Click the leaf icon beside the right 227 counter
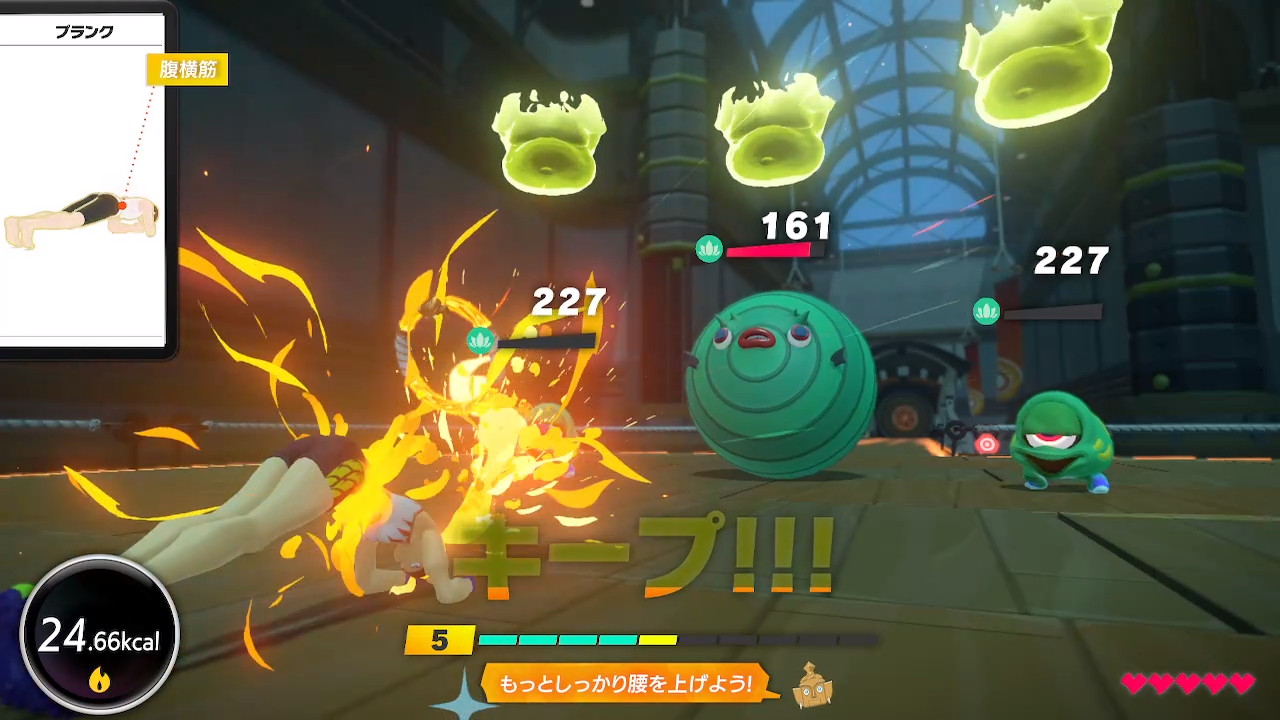Screen dimensions: 1280x720 pyautogui.click(x=986, y=311)
